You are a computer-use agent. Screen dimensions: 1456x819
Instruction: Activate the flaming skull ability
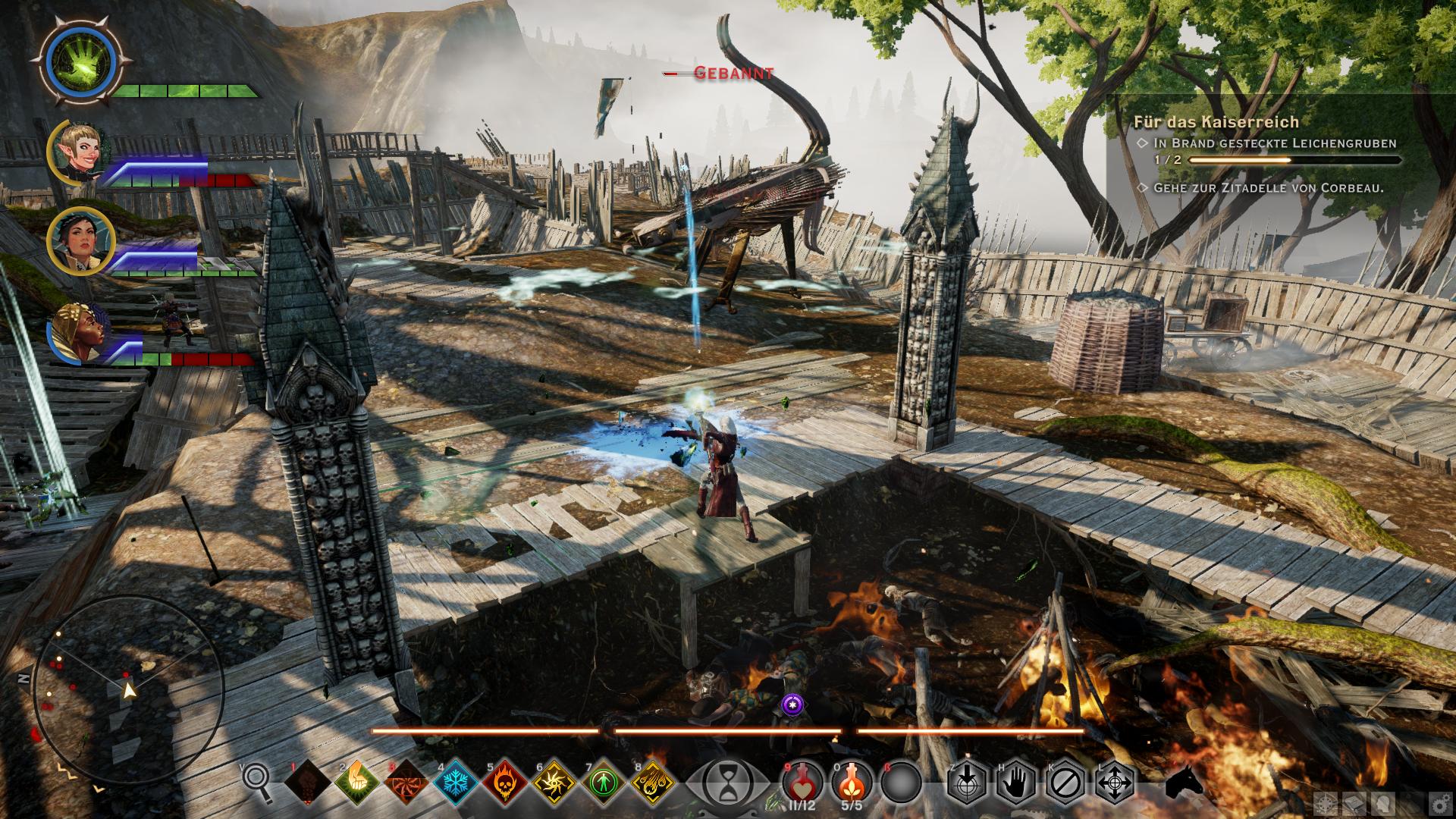pos(504,781)
